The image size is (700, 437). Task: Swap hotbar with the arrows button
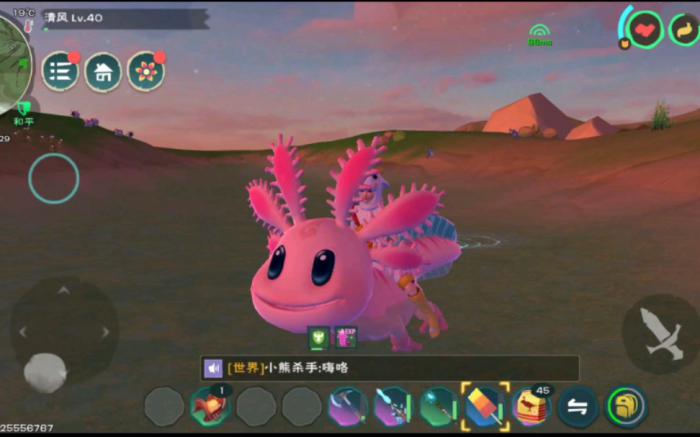coord(578,406)
